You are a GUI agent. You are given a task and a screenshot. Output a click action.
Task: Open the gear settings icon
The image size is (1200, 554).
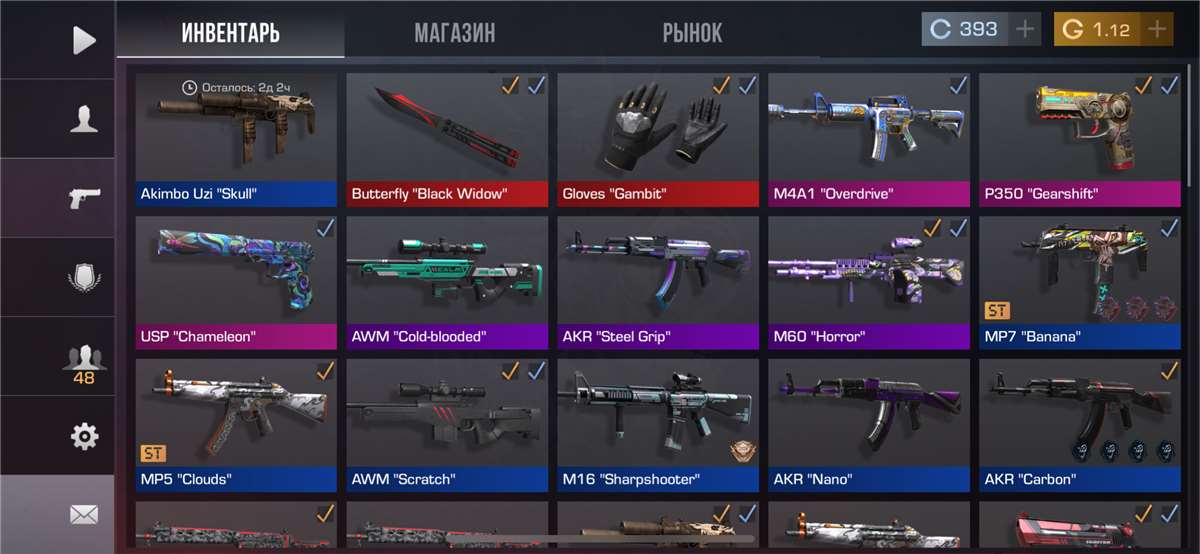click(84, 435)
